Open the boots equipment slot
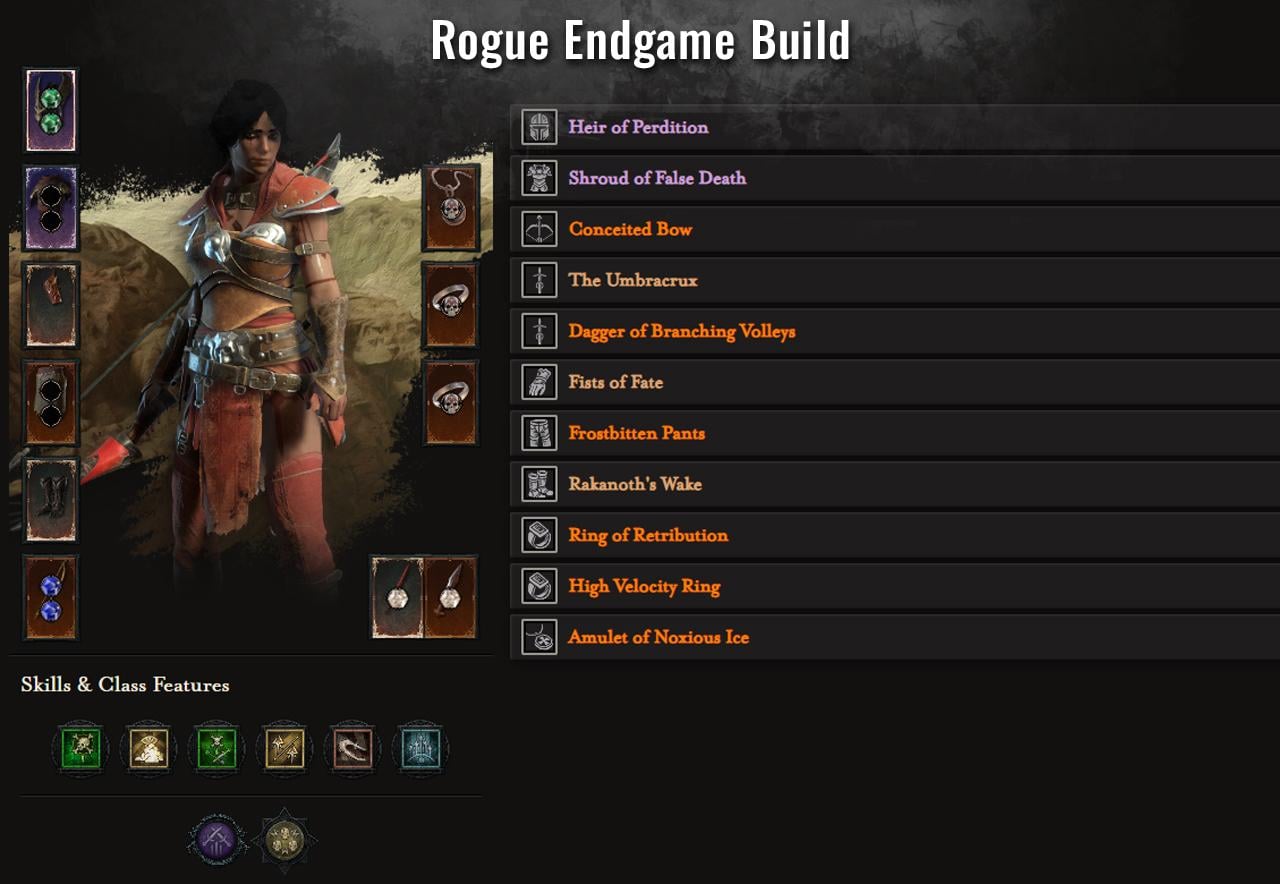 51,500
